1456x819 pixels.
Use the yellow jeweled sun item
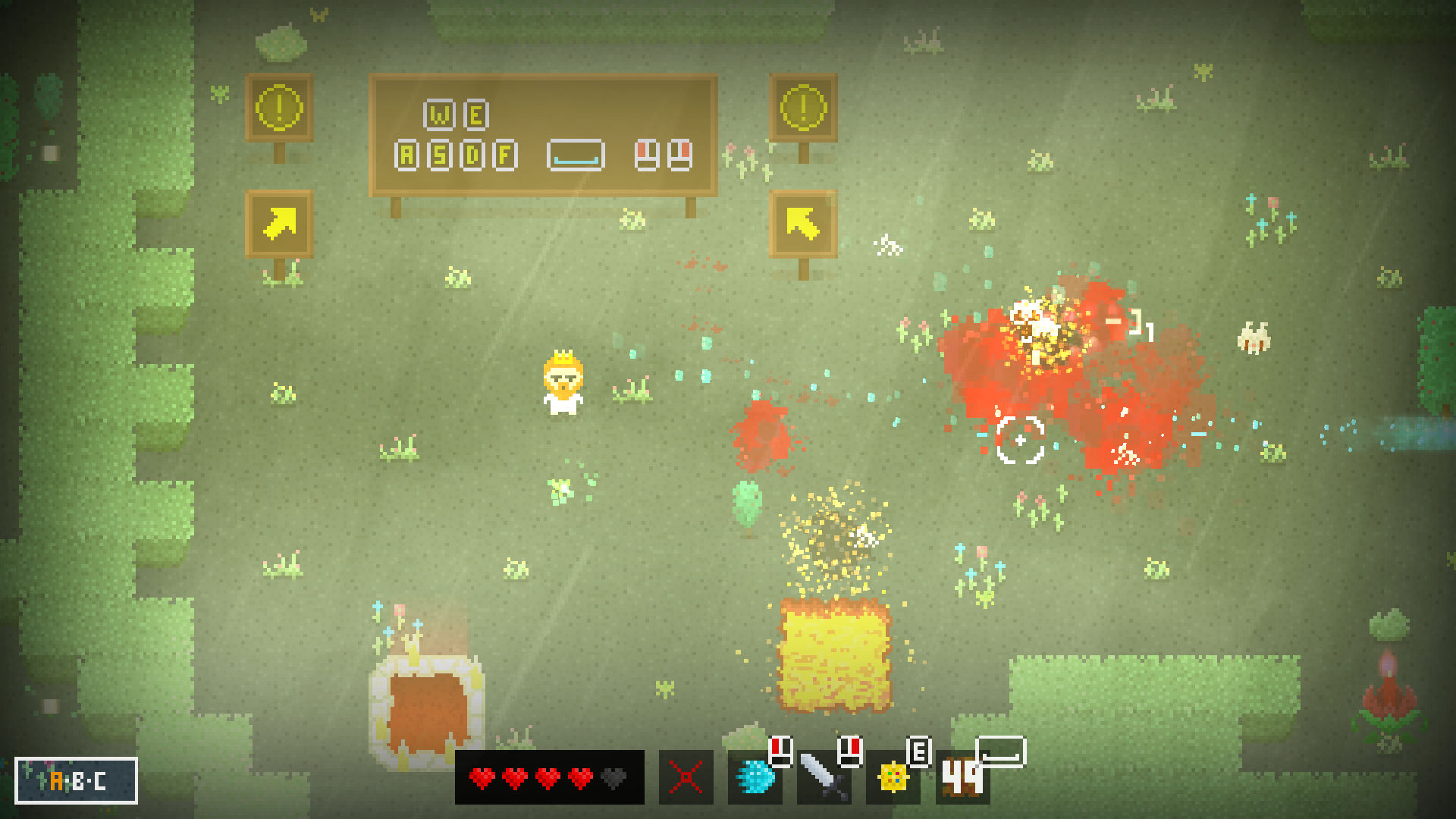pos(893,777)
